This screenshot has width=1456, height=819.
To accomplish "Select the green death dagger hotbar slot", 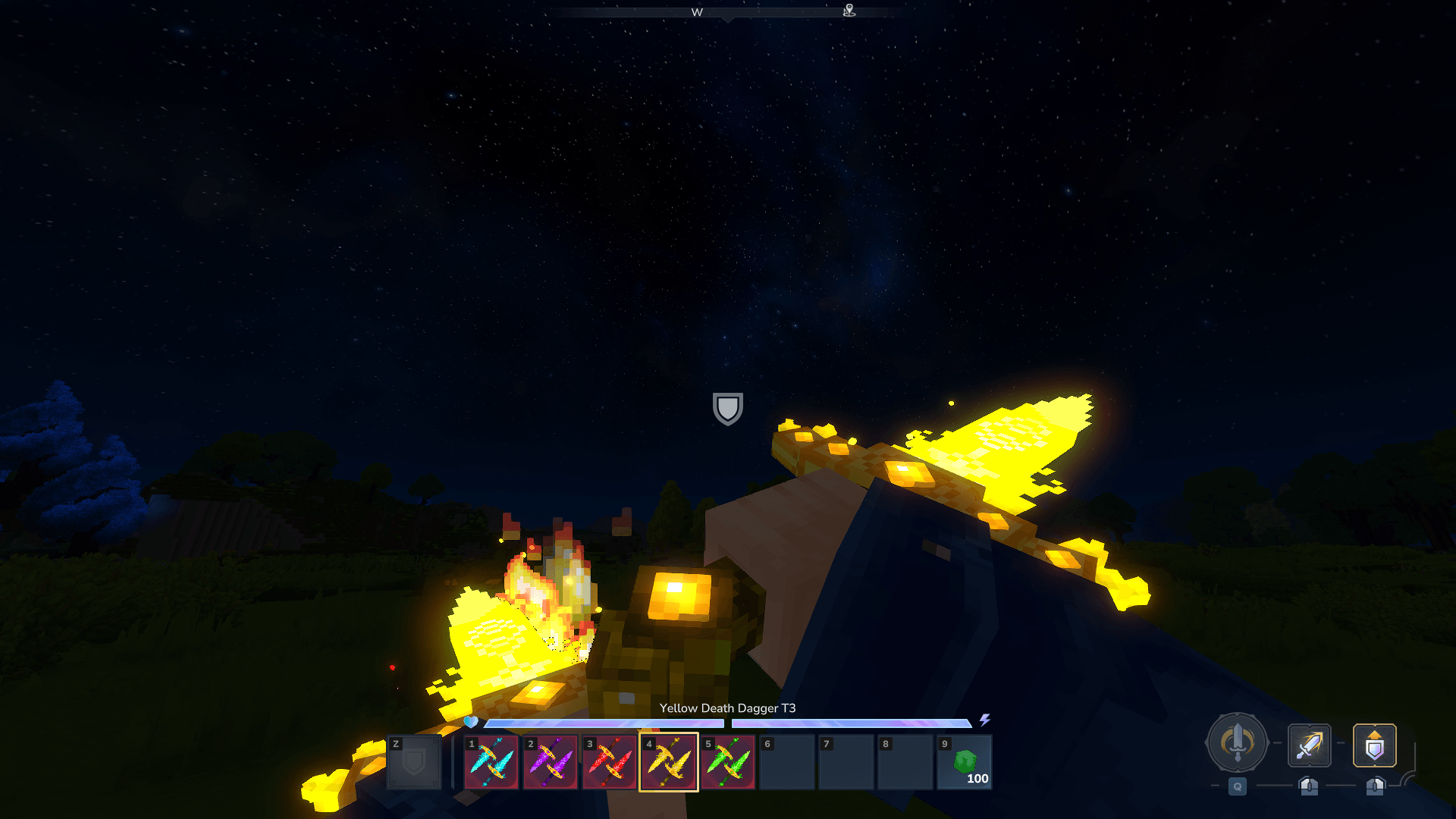I will click(x=728, y=762).
